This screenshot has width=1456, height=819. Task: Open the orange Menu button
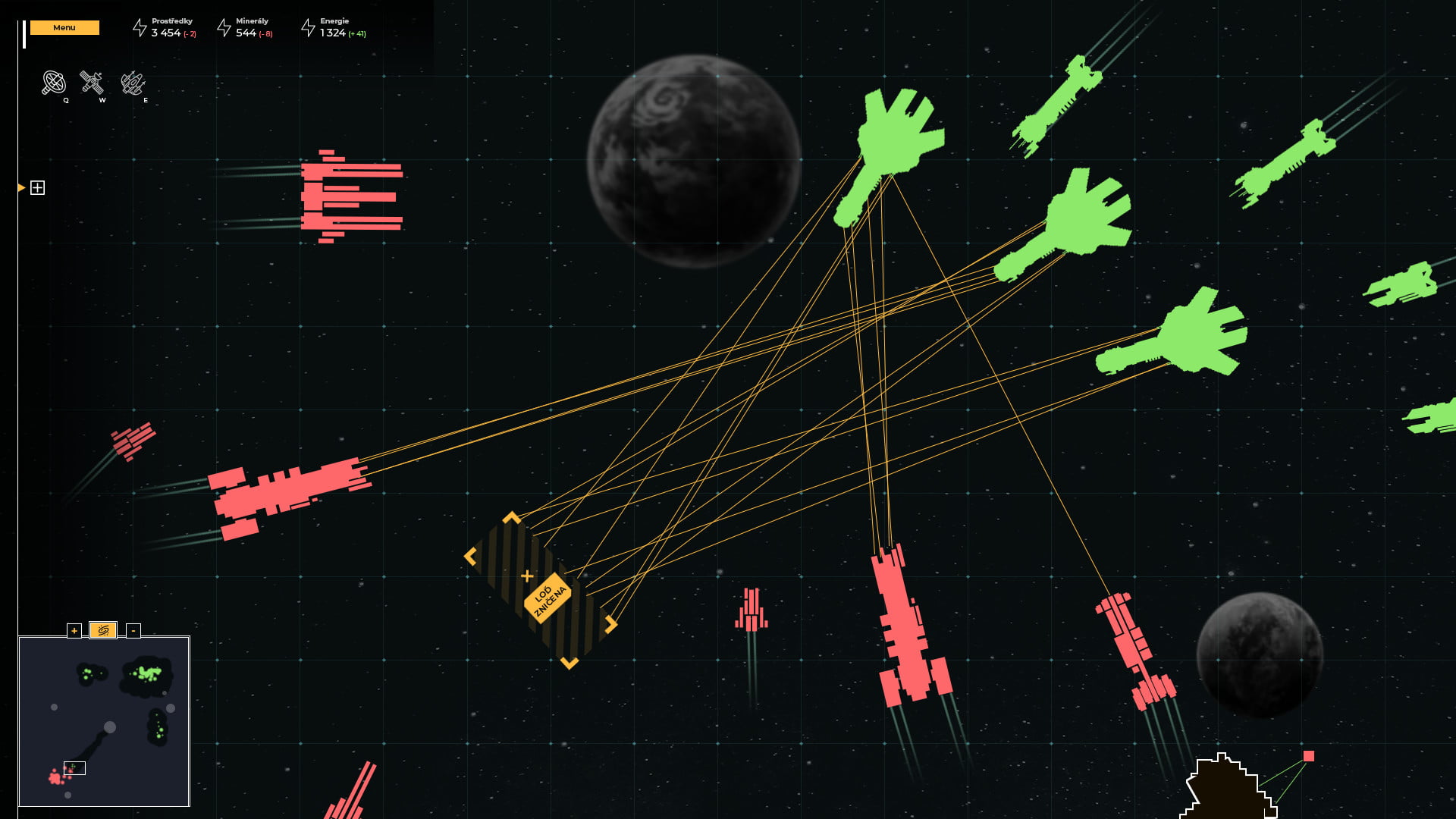click(x=64, y=28)
